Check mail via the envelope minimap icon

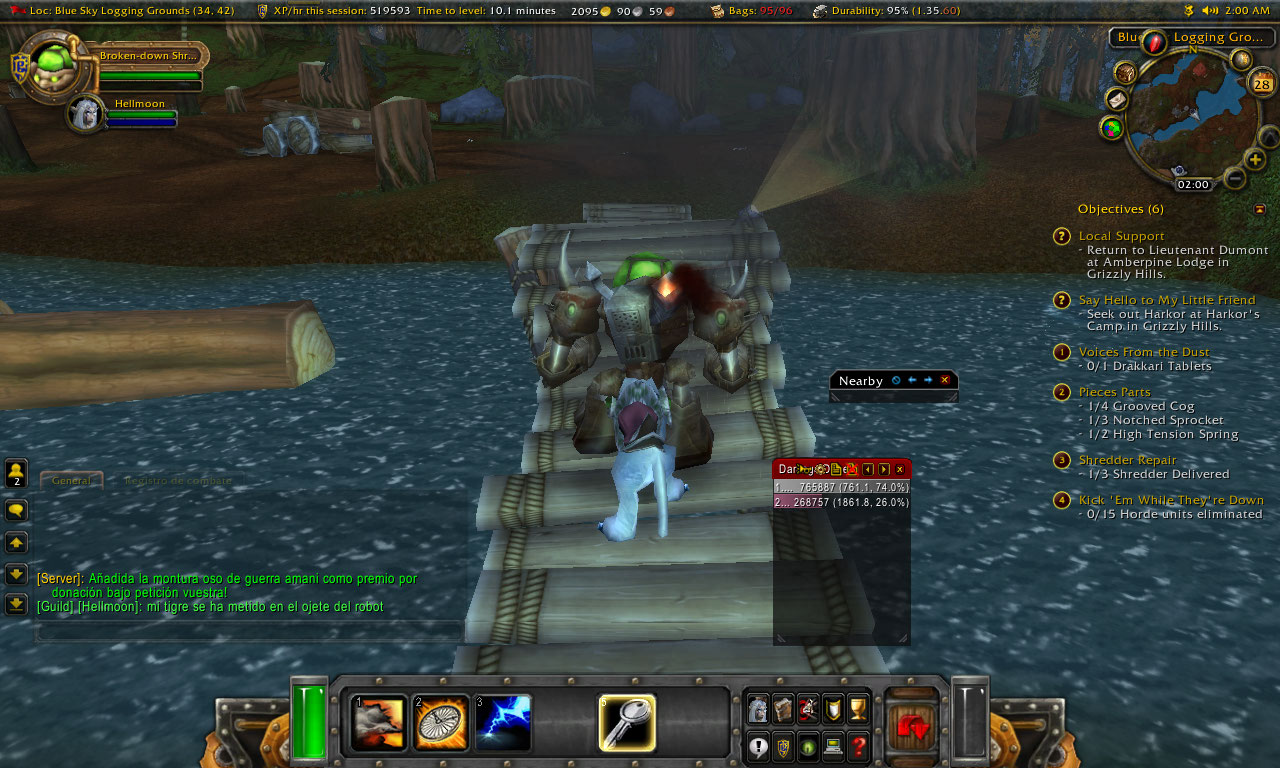pyautogui.click(x=1116, y=100)
